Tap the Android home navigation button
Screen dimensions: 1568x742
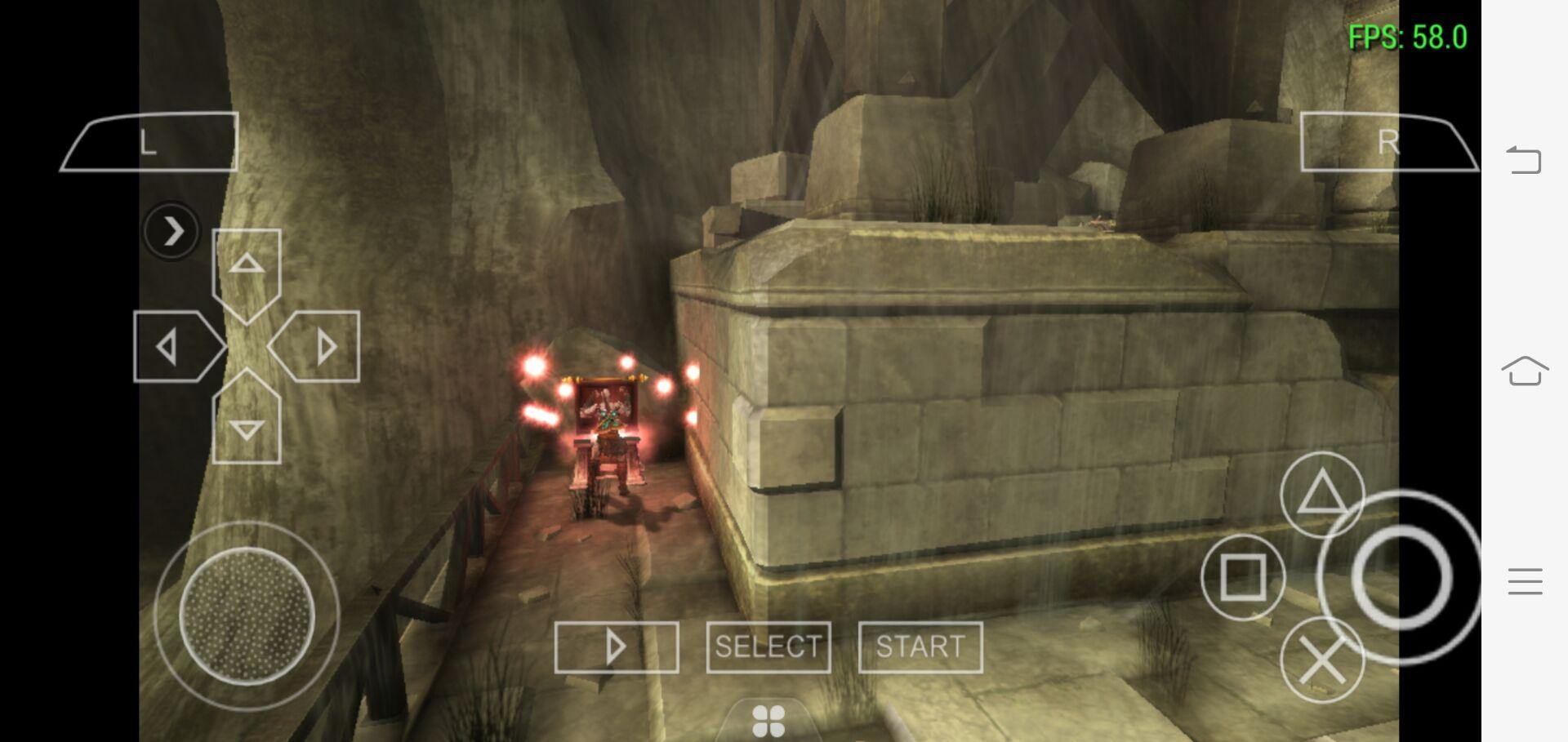[1524, 371]
